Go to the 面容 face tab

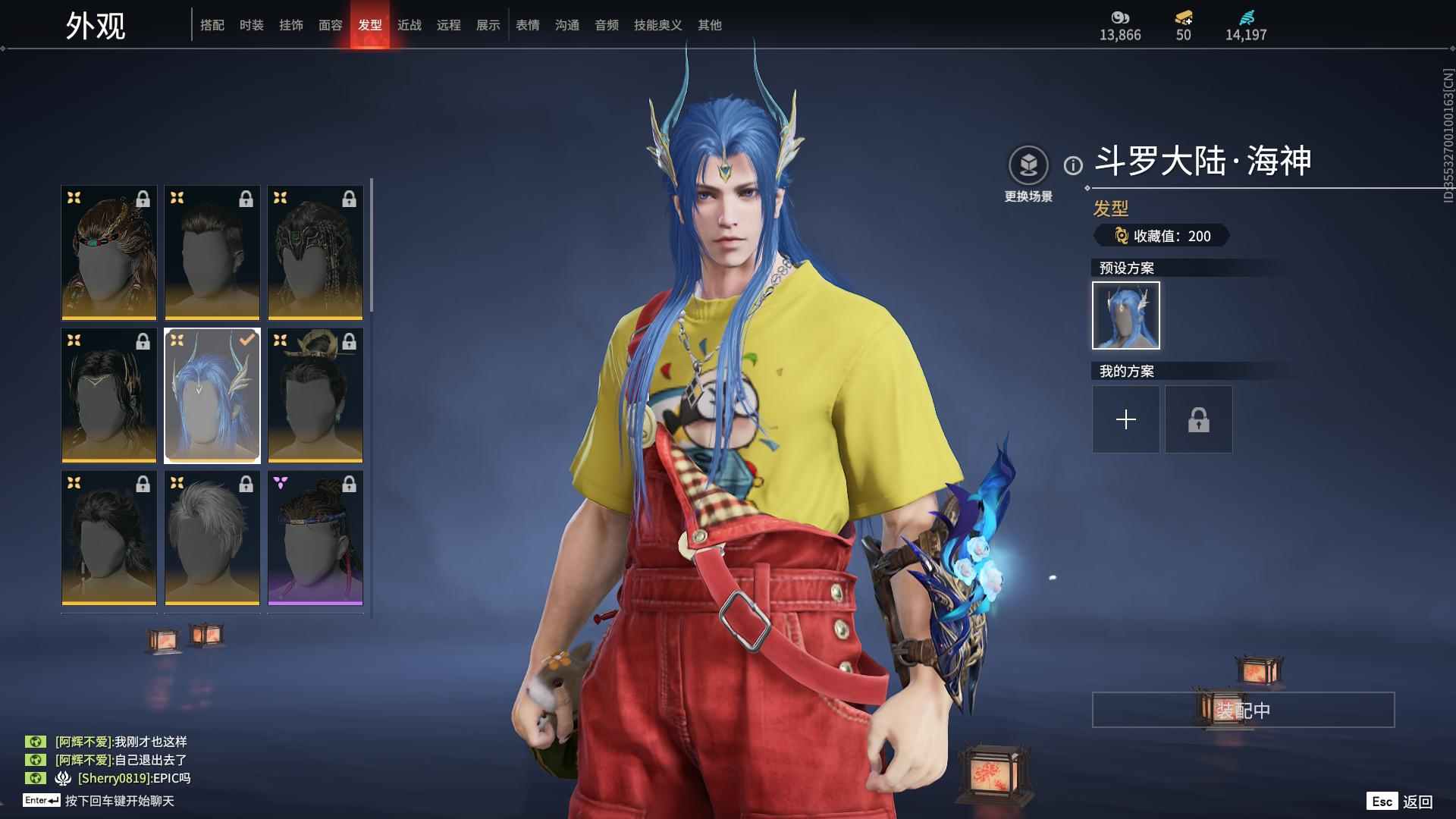(x=330, y=25)
